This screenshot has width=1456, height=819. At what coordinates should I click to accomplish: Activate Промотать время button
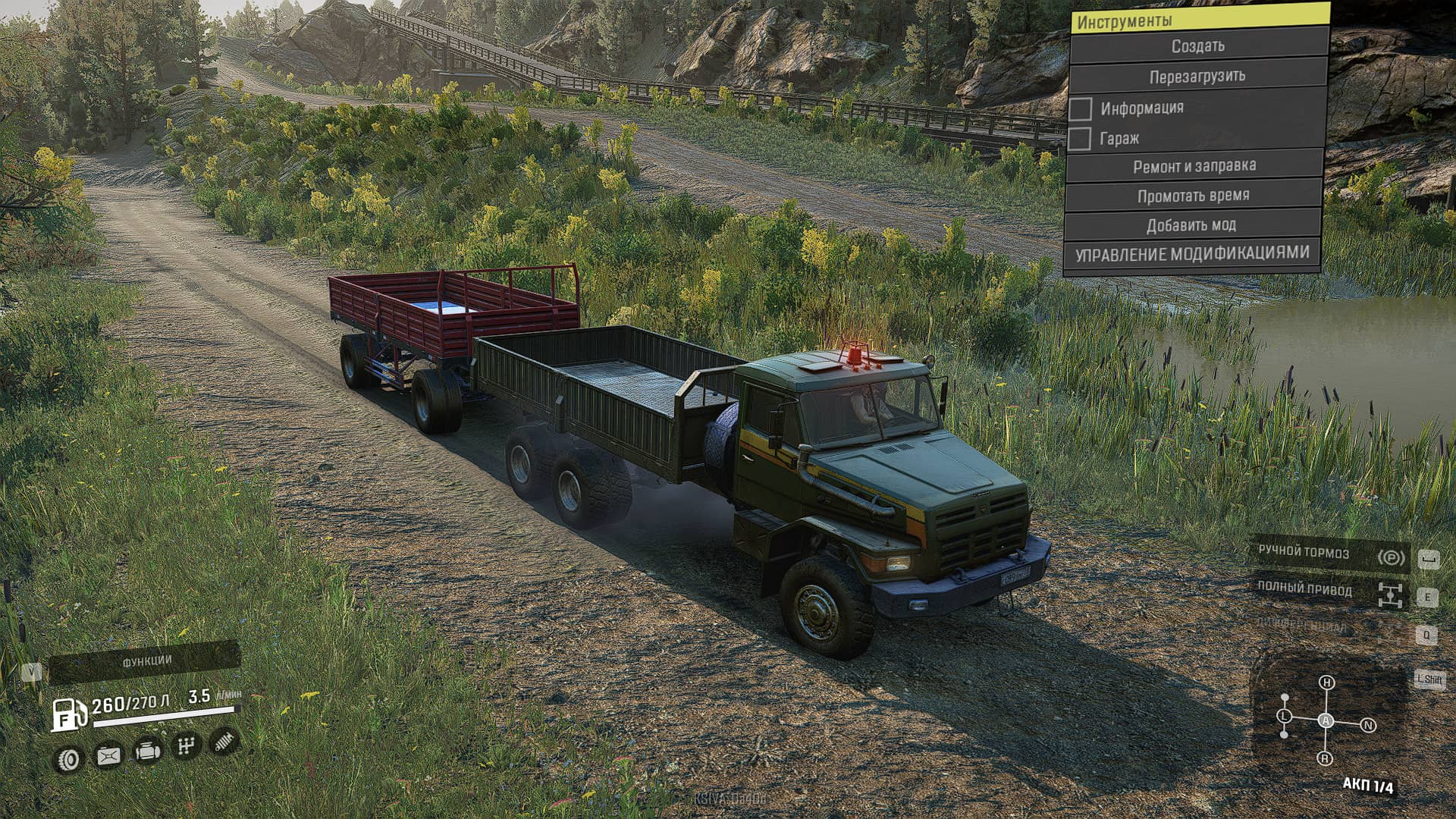click(x=1193, y=196)
